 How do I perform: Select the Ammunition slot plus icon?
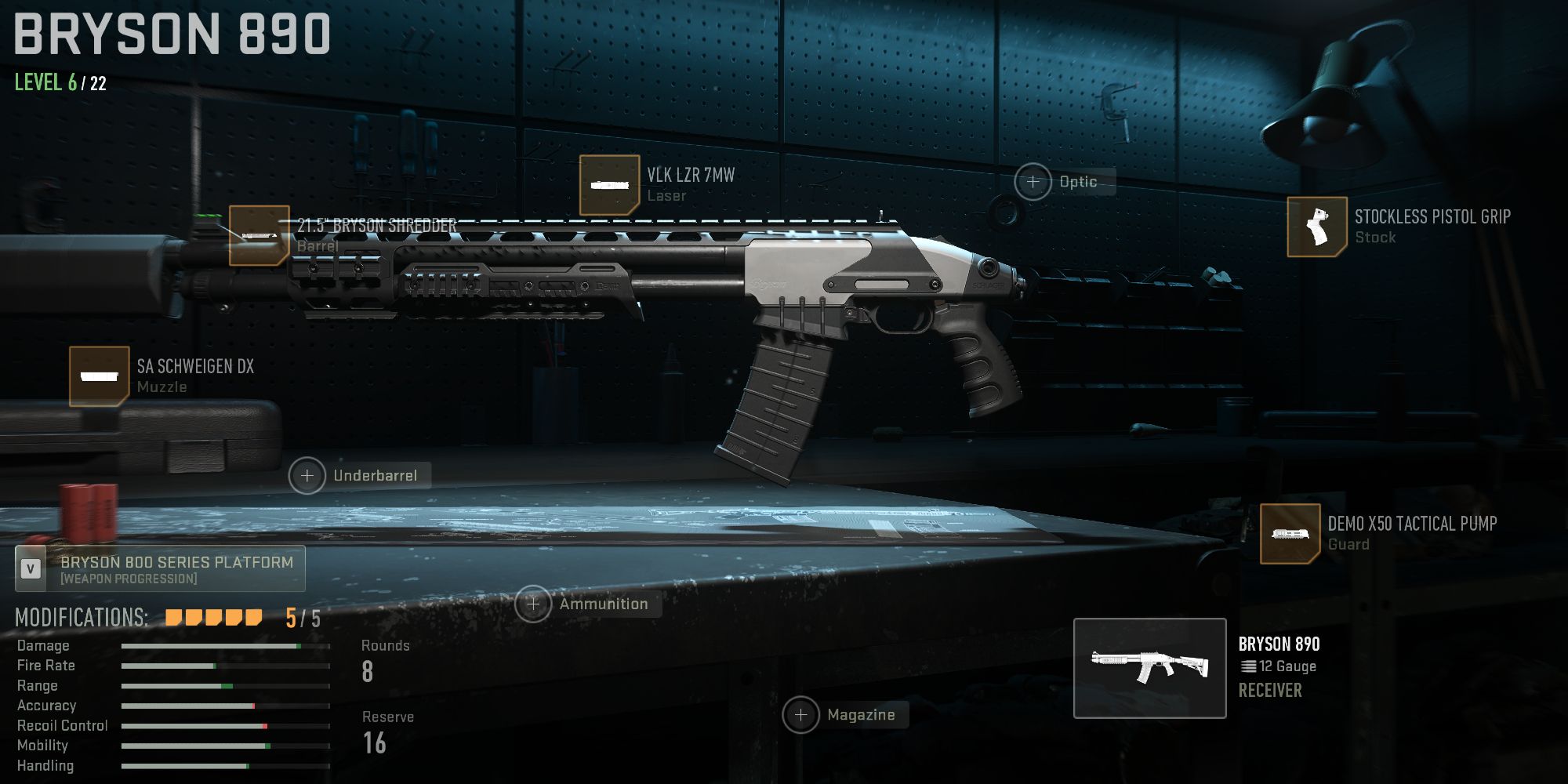pos(534,604)
